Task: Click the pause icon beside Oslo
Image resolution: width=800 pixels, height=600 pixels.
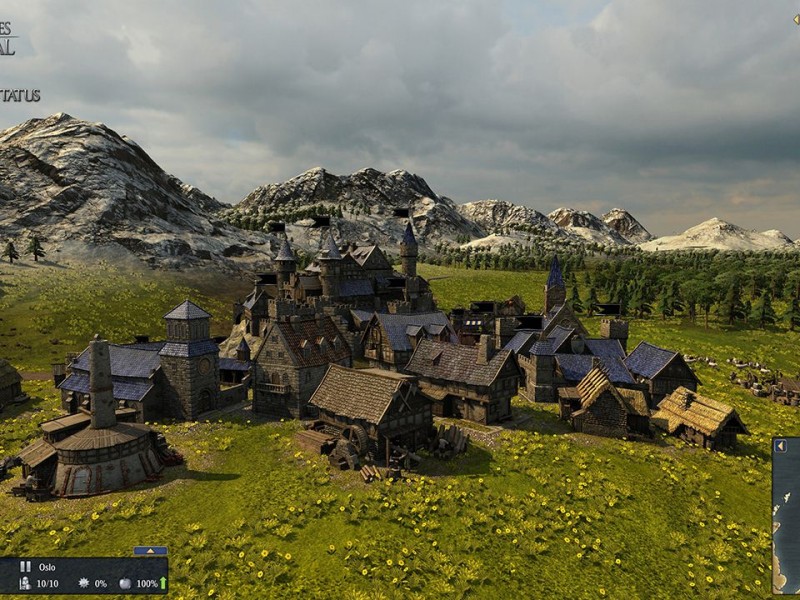Action: pos(25,566)
